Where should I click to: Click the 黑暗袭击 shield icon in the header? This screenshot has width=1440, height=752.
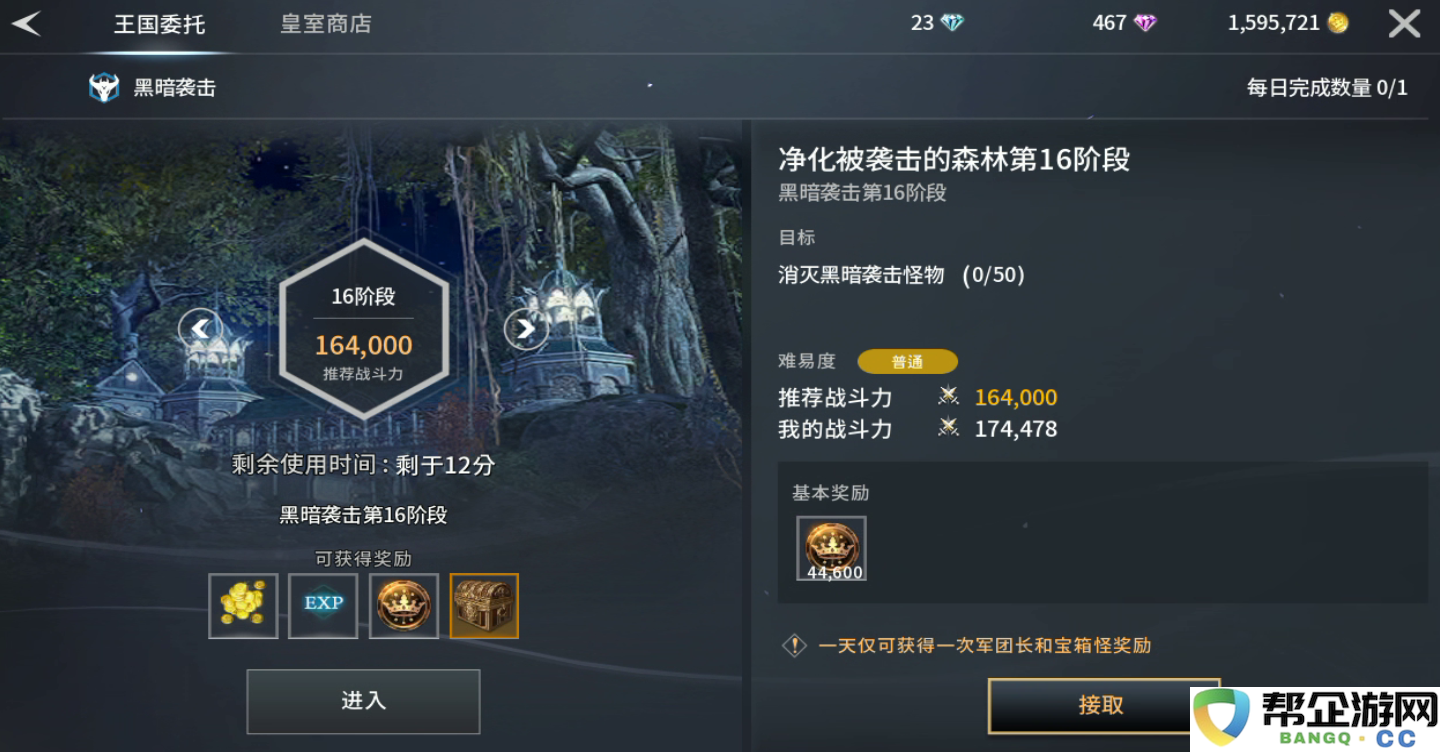pyautogui.click(x=105, y=86)
